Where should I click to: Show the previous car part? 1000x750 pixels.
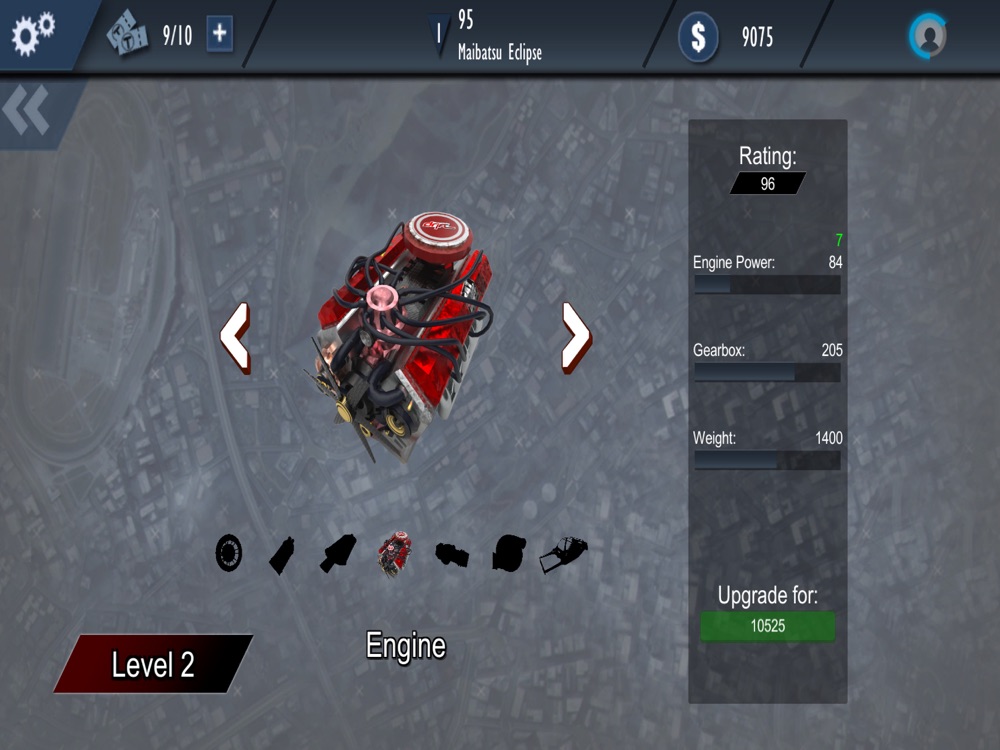[x=235, y=338]
